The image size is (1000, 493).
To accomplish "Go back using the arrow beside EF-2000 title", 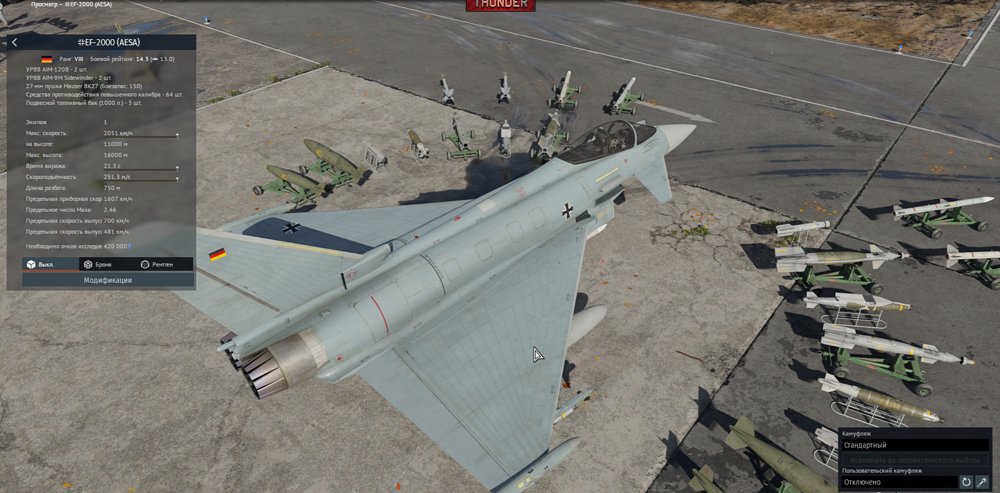I will click(14, 42).
